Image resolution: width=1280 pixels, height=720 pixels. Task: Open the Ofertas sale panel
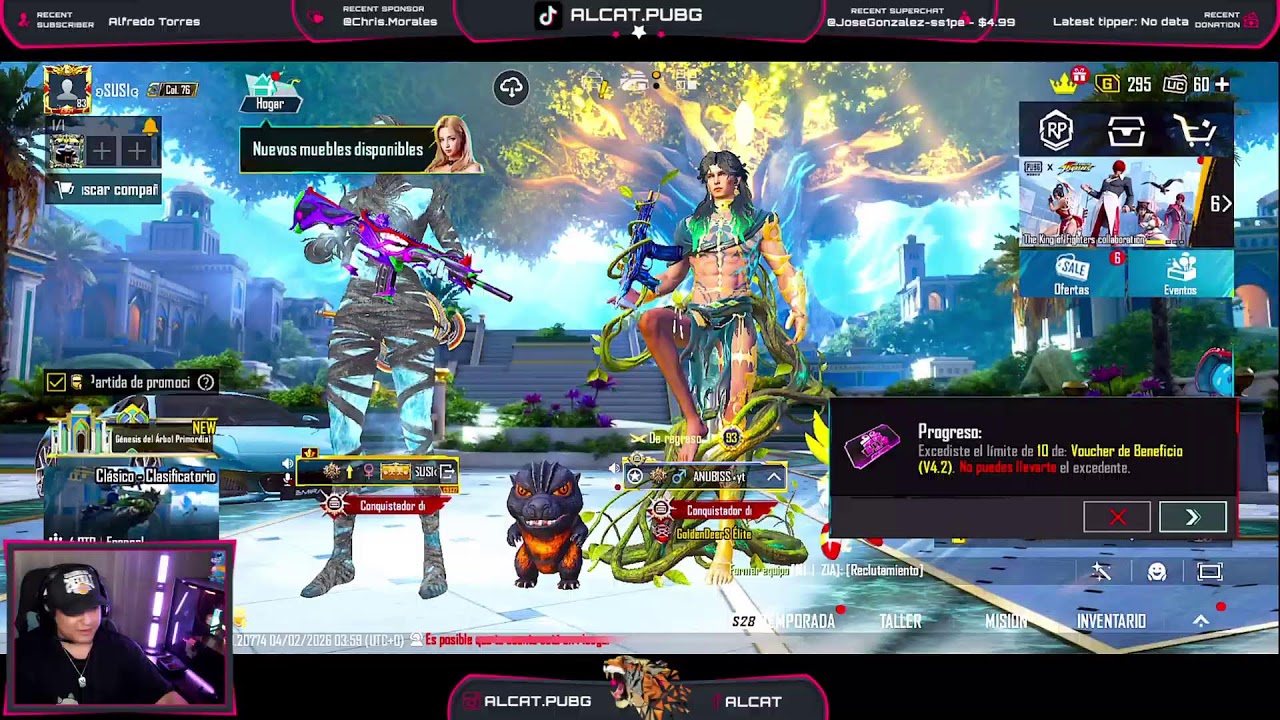(x=1072, y=274)
